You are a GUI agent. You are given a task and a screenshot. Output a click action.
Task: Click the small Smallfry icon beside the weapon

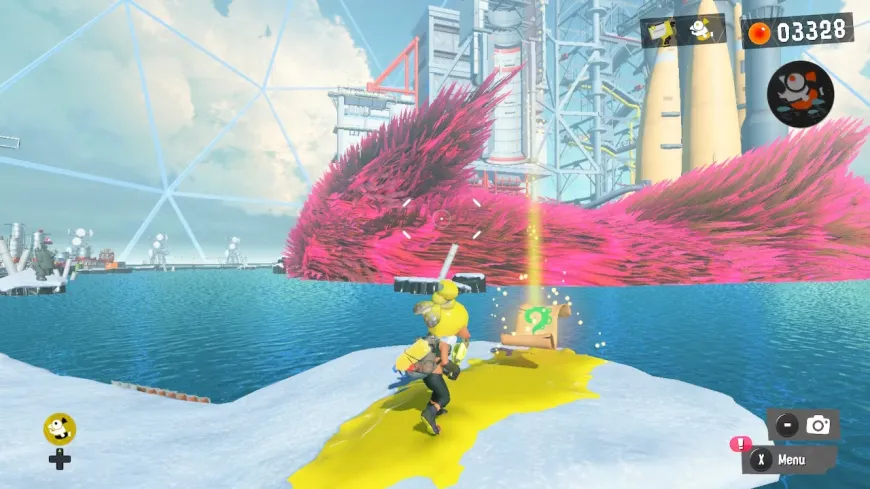coord(702,31)
